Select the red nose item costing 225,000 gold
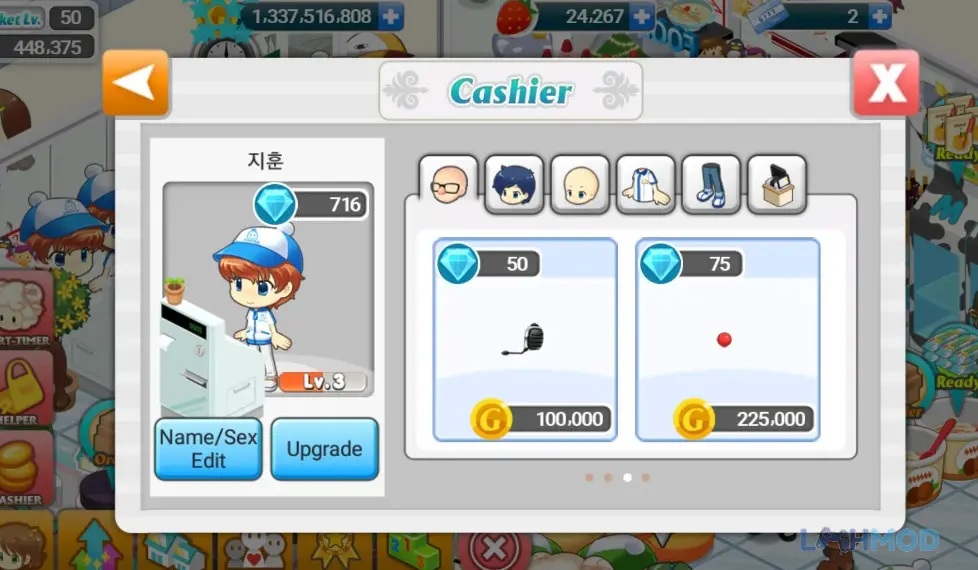 [727, 340]
